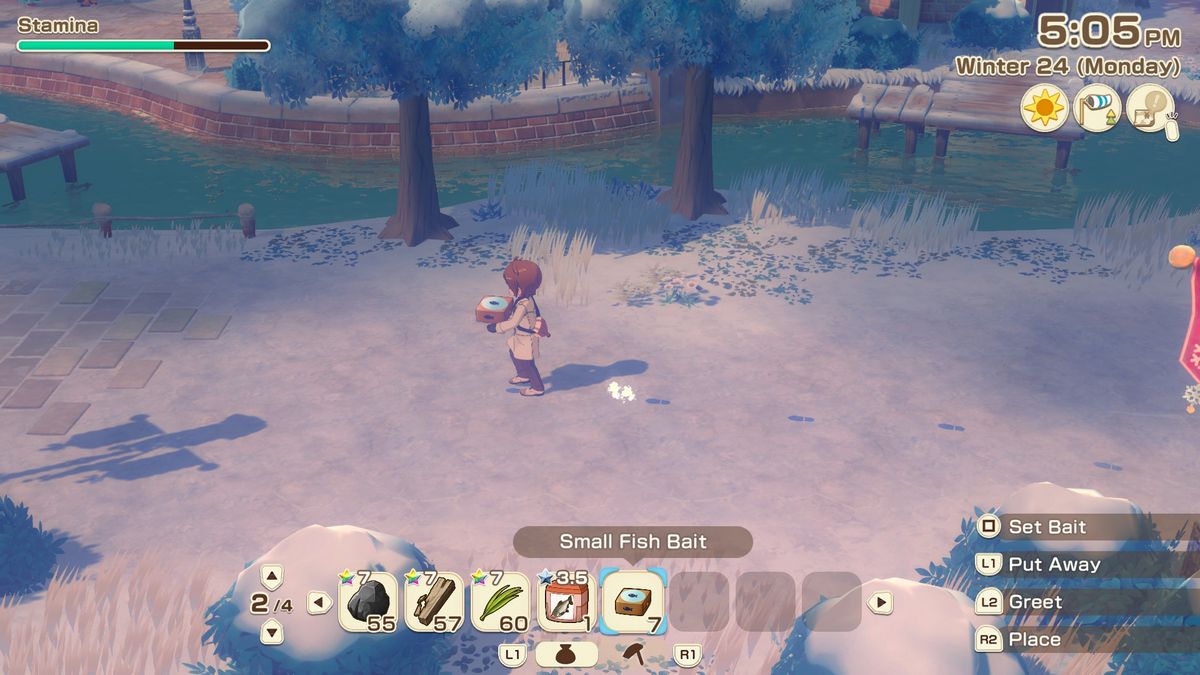Select the Small Fish Bait slot
Screen dimensions: 1200x675
click(x=633, y=602)
